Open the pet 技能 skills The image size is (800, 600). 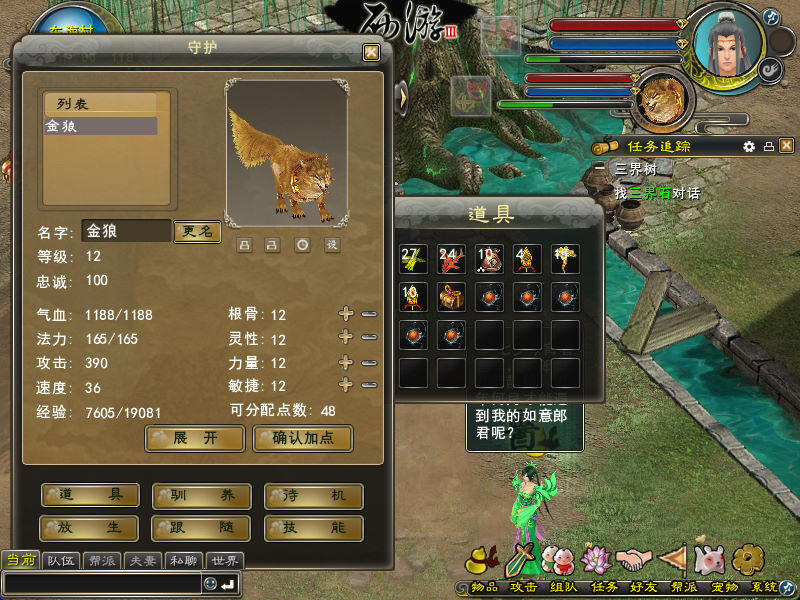(313, 527)
